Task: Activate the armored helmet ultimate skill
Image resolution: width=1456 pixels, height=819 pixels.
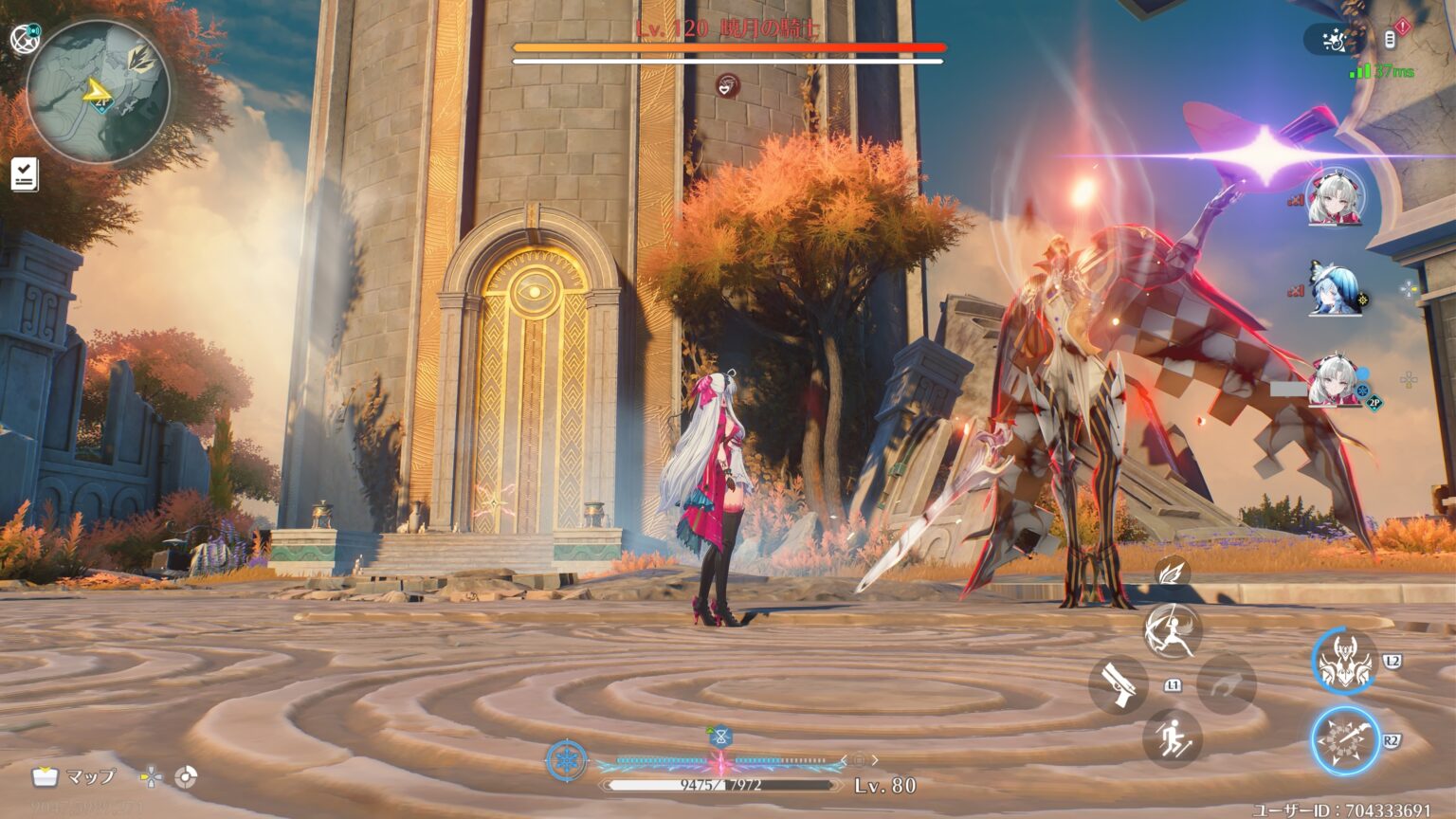Action: [x=1345, y=661]
